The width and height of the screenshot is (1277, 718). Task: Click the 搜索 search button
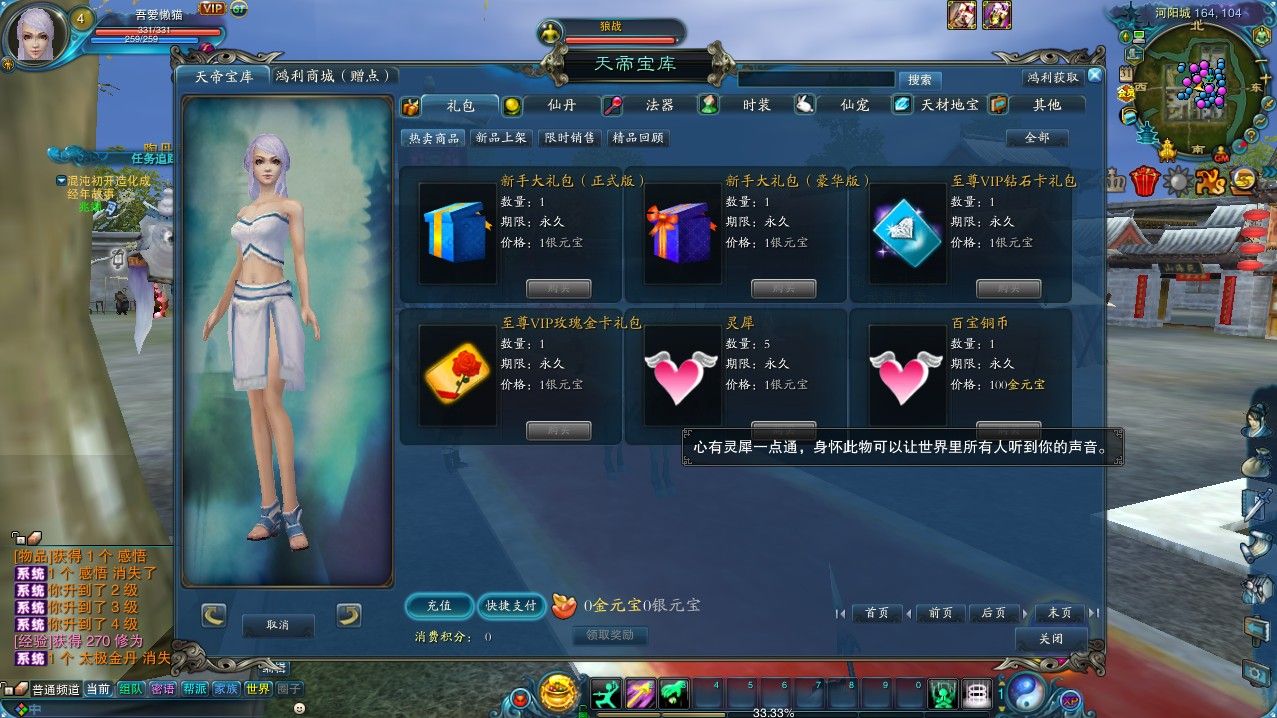[x=920, y=80]
